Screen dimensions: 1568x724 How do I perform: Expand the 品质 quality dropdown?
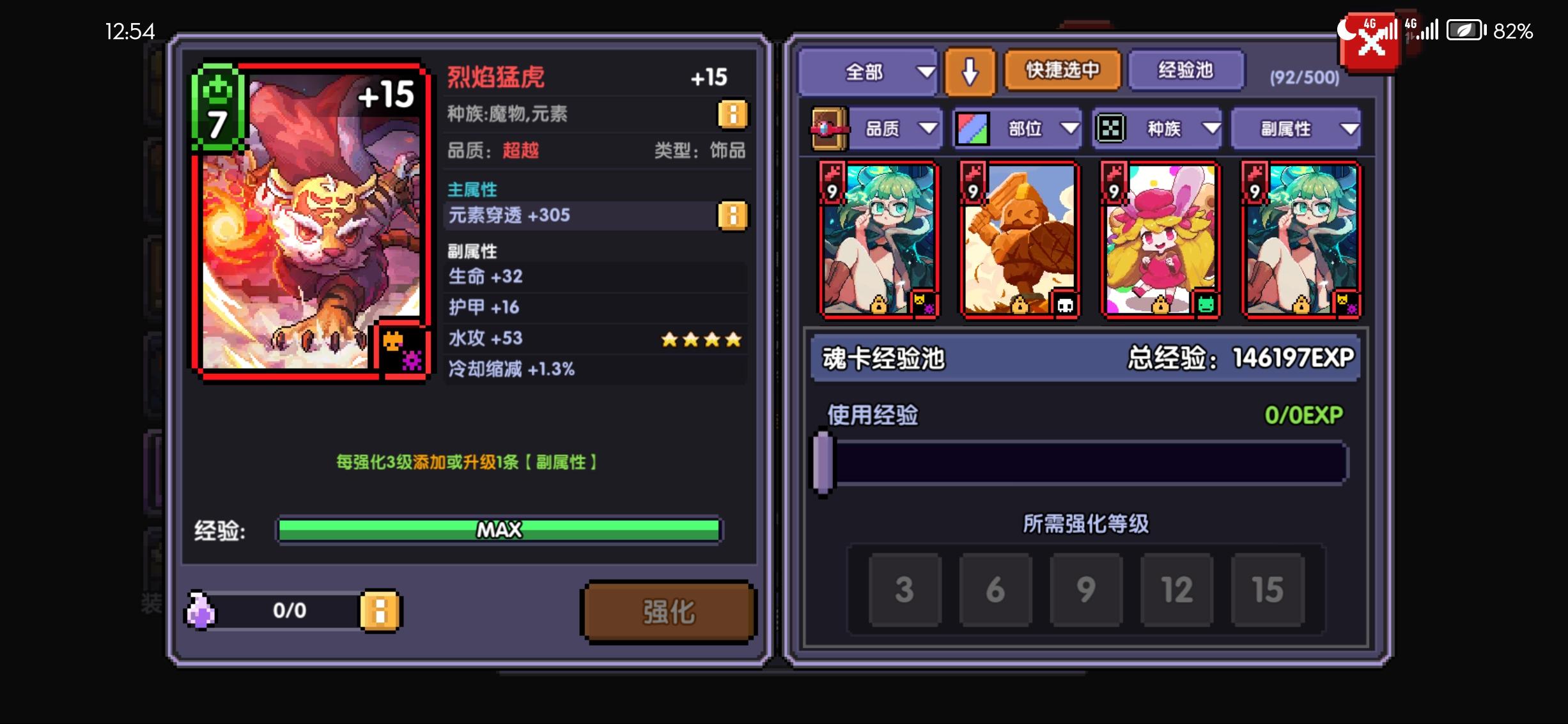(896, 128)
